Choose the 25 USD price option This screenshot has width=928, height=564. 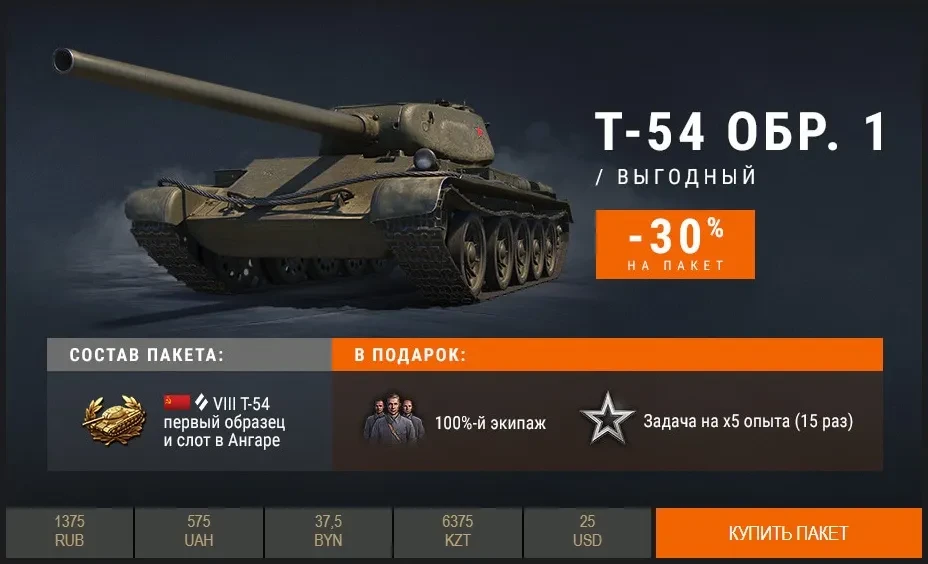[588, 532]
